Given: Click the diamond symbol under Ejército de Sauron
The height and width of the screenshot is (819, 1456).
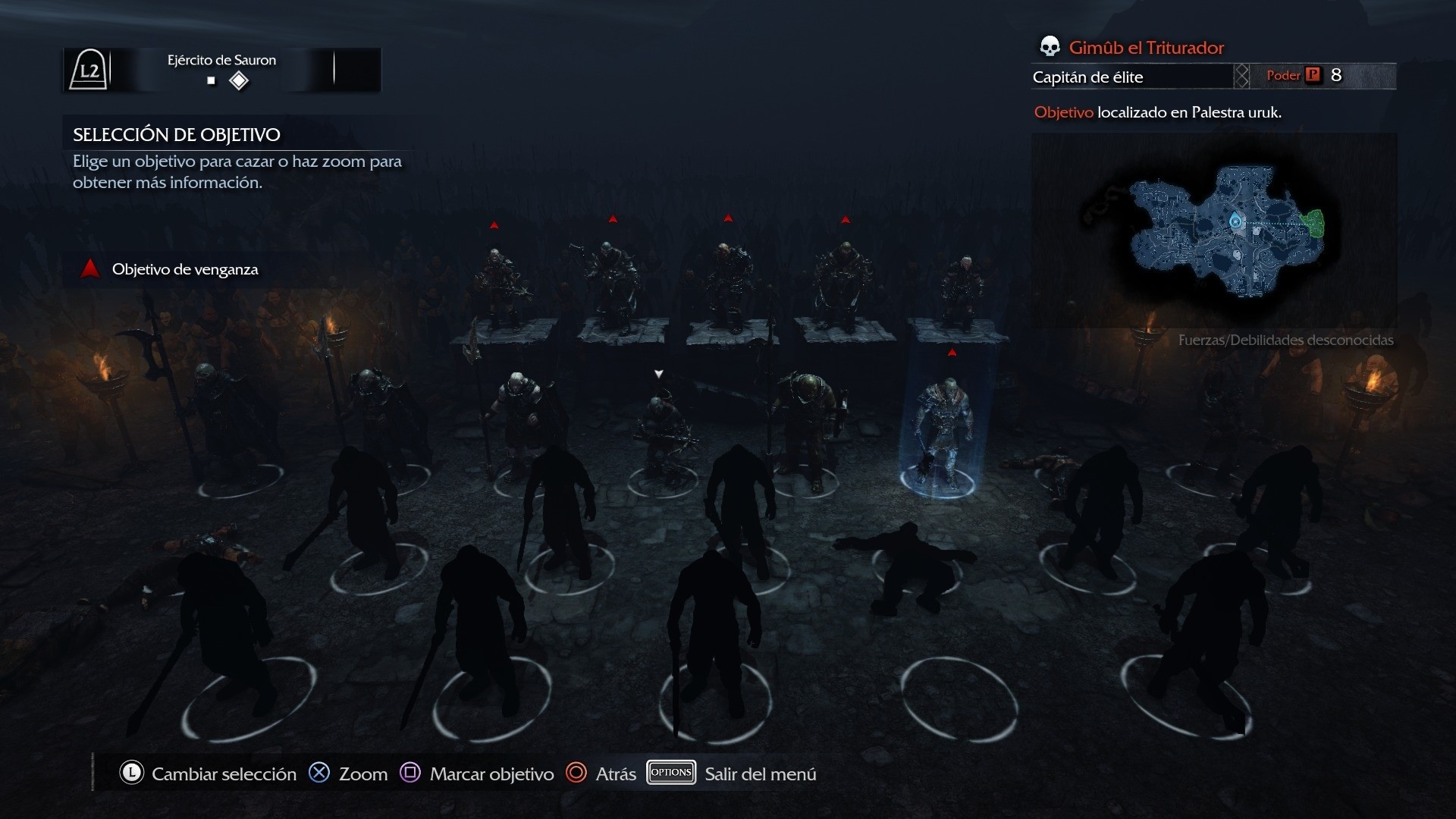Looking at the screenshot, I should (240, 80).
